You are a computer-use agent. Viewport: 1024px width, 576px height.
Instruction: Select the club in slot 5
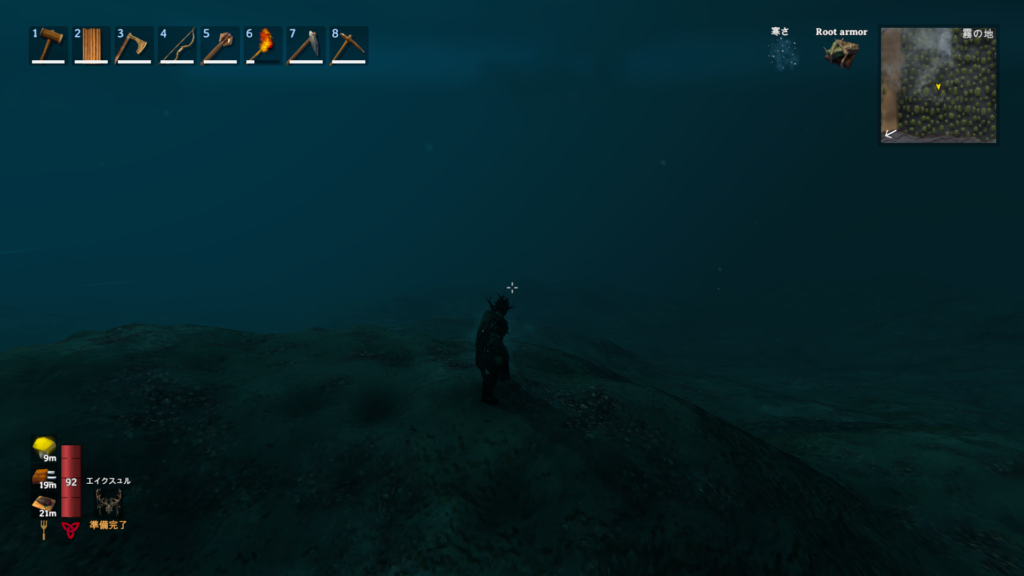tap(219, 45)
